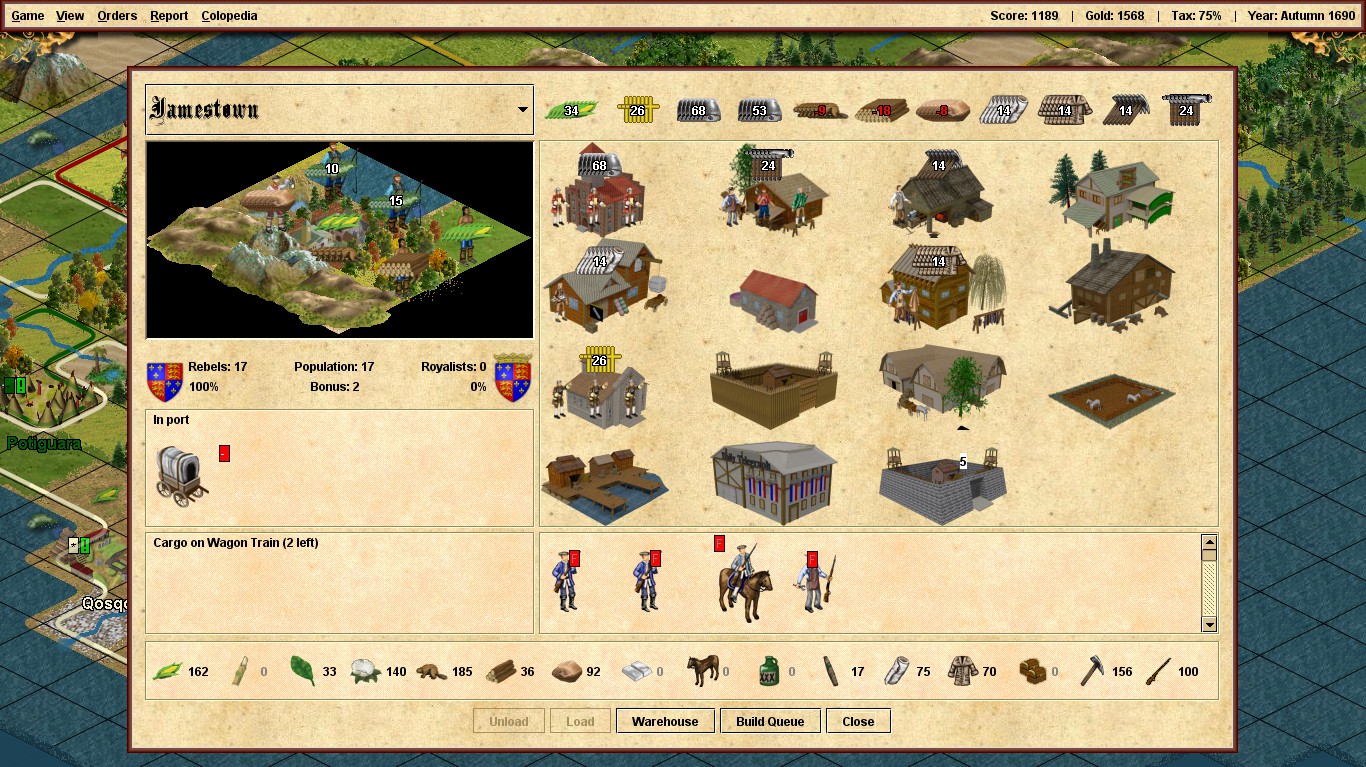Pick the furs beaver goods icon
Image resolution: width=1366 pixels, height=767 pixels.
[432, 671]
